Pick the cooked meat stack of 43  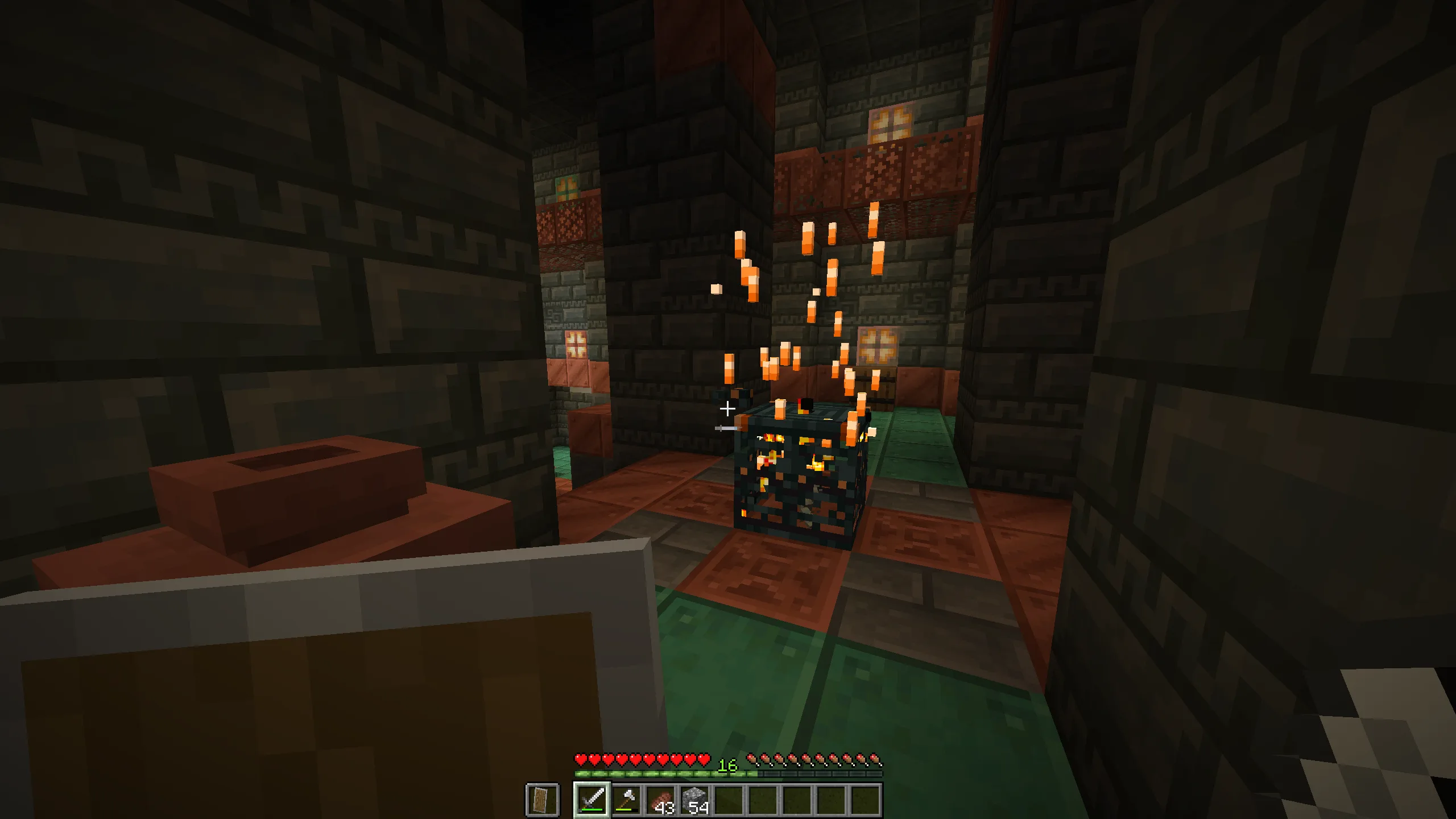(660, 800)
